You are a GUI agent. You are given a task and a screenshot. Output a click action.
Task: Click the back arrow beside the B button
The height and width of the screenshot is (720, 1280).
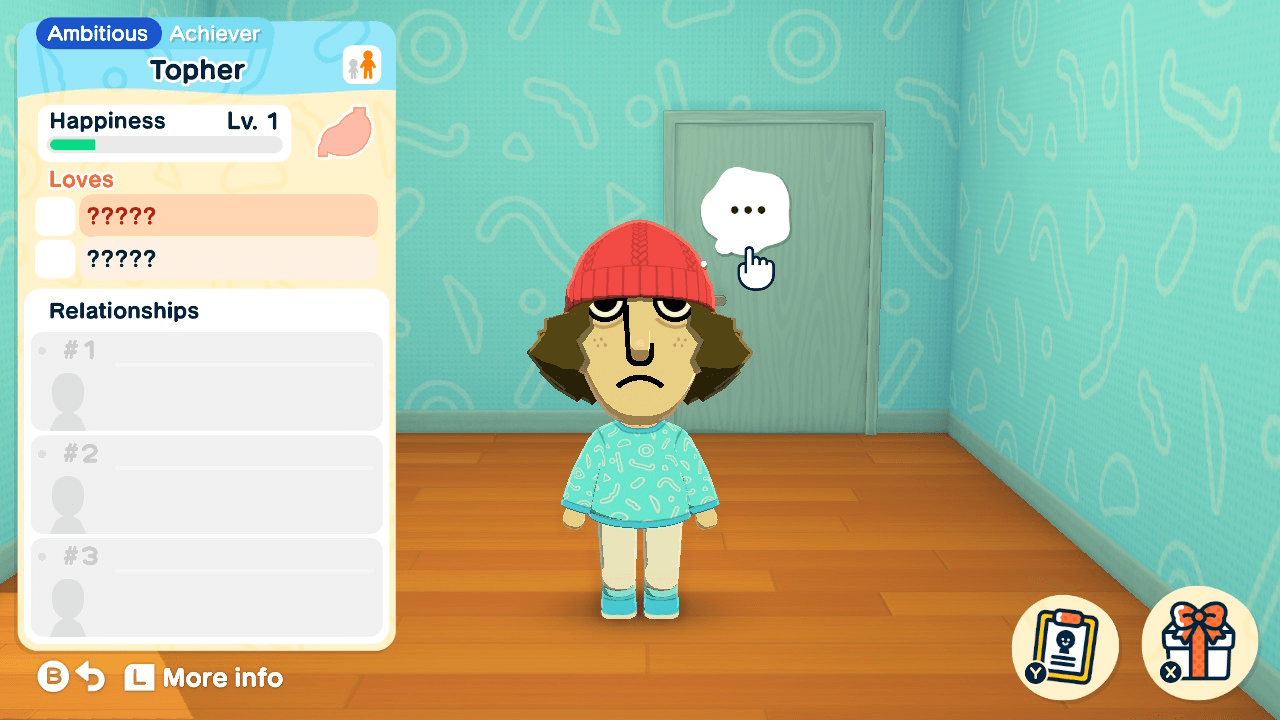[90, 678]
